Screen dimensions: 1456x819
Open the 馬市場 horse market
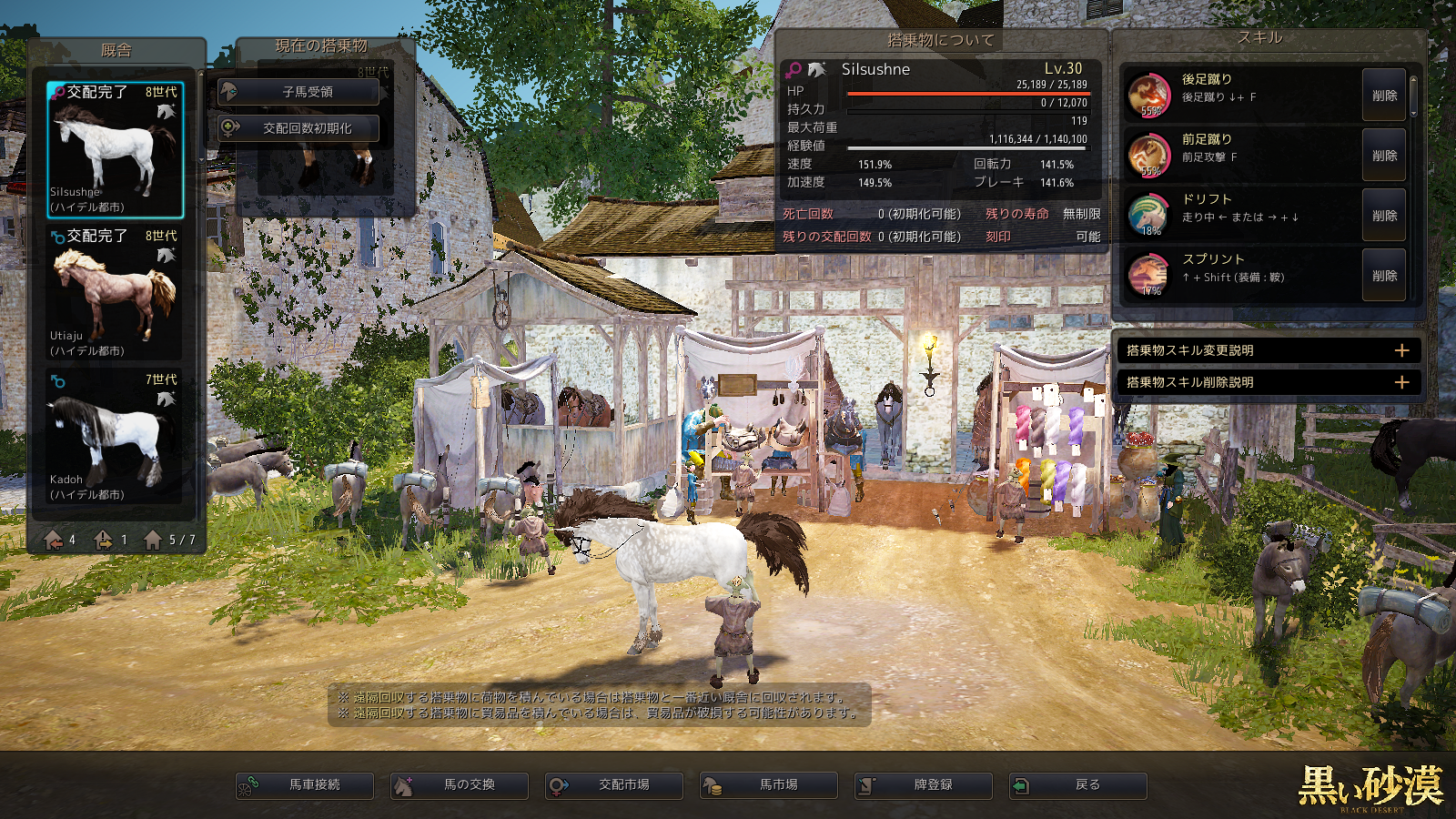pos(769,784)
